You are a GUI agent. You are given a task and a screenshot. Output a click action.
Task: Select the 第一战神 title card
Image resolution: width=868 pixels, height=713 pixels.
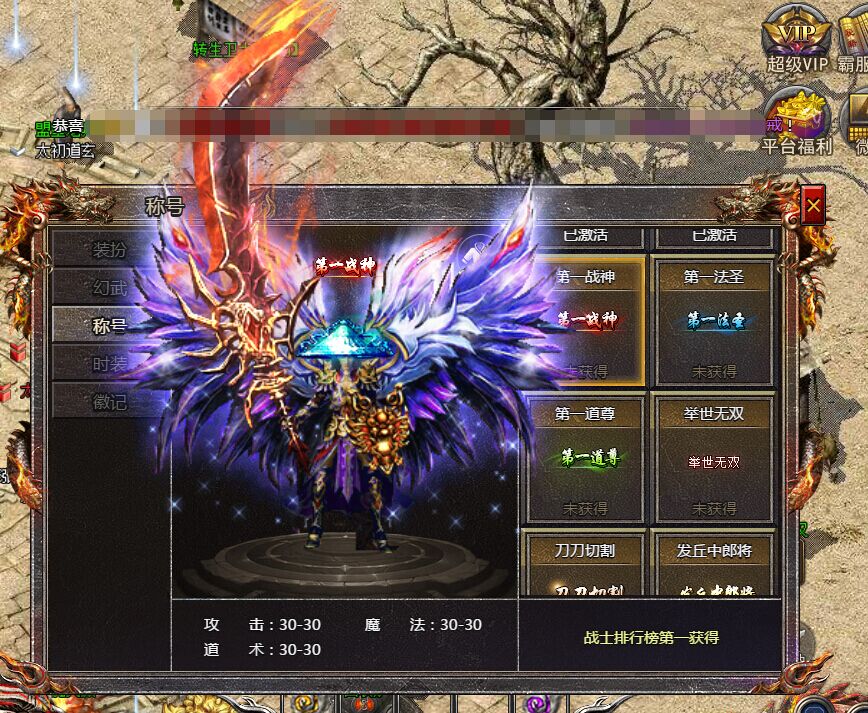click(586, 322)
